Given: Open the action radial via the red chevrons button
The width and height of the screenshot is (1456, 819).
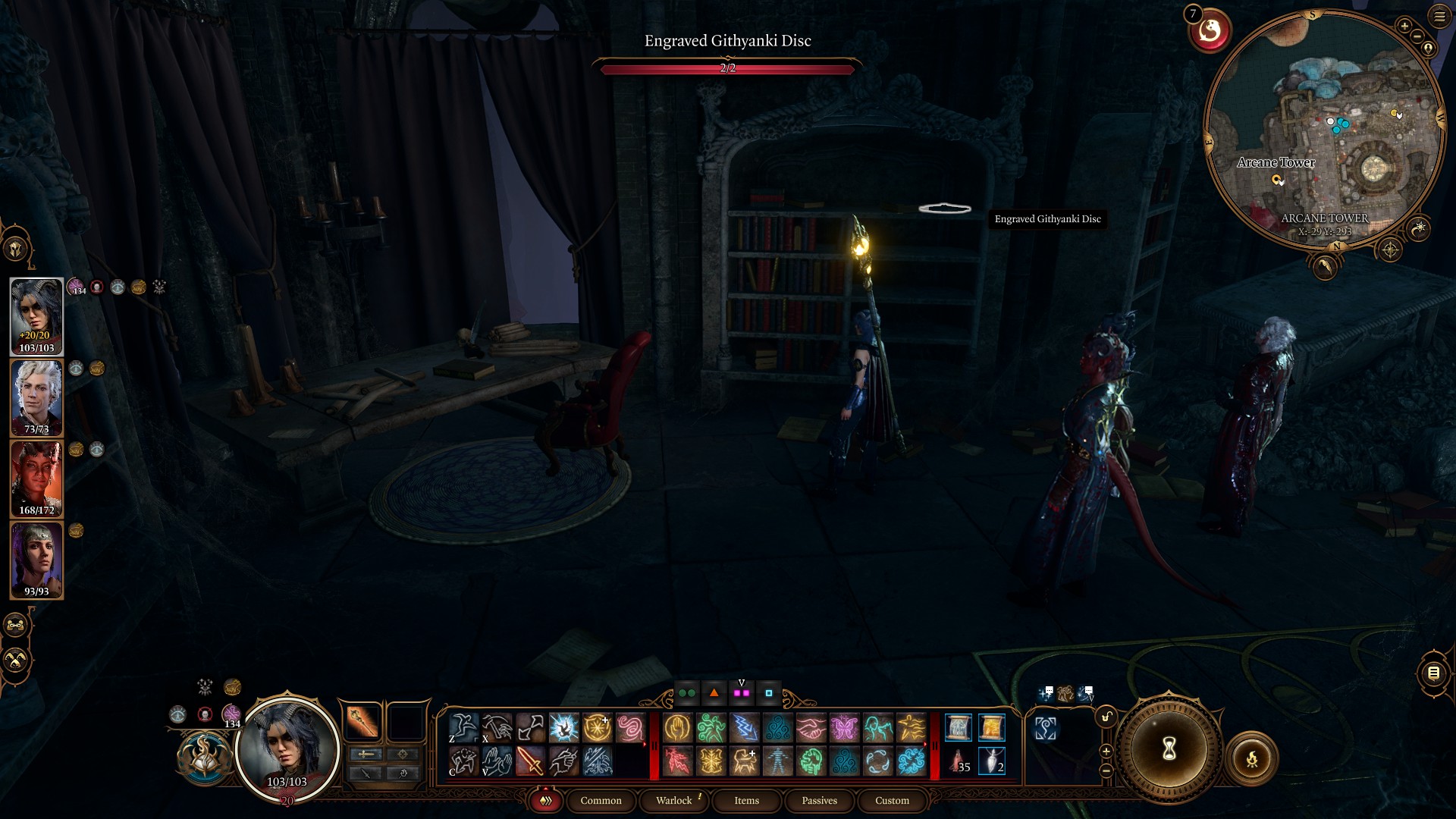Looking at the screenshot, I should click(x=545, y=800).
